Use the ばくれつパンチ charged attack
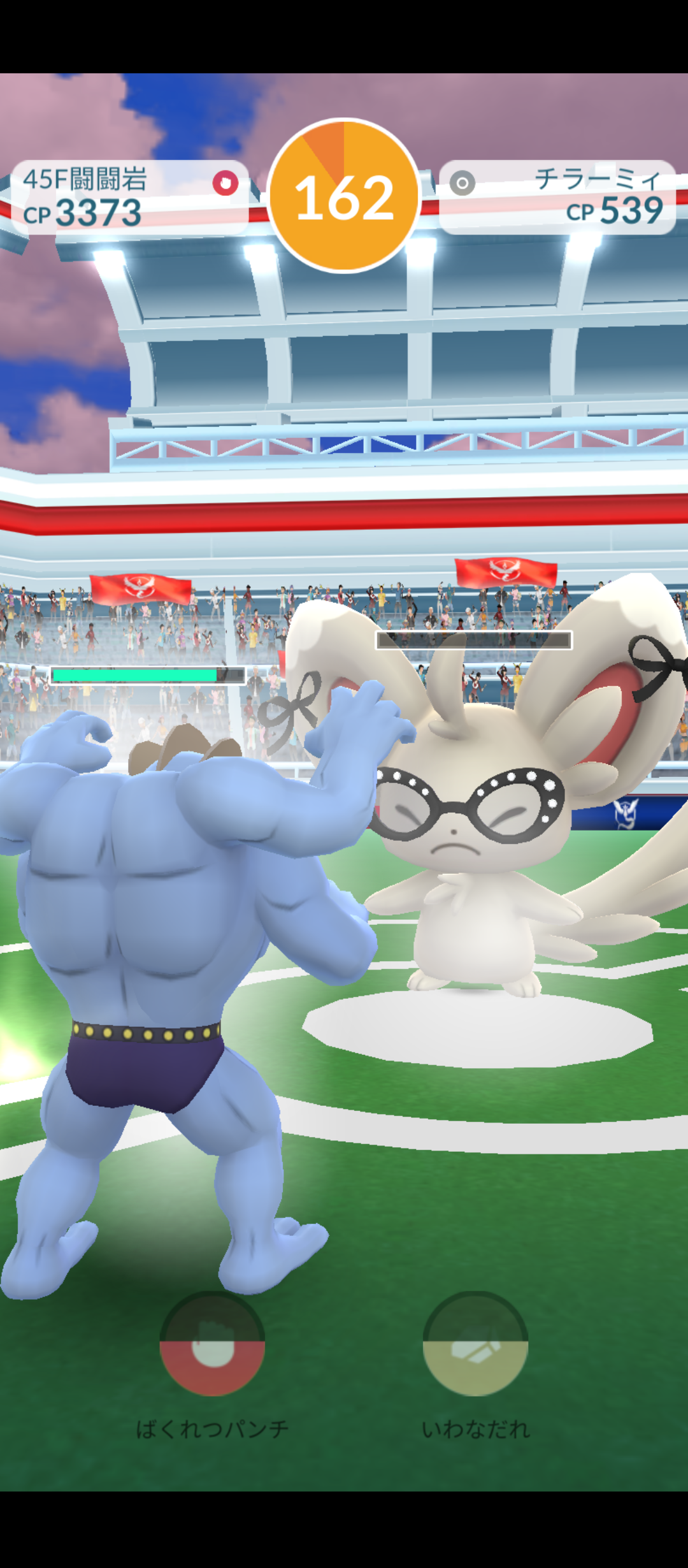 tap(212, 1344)
